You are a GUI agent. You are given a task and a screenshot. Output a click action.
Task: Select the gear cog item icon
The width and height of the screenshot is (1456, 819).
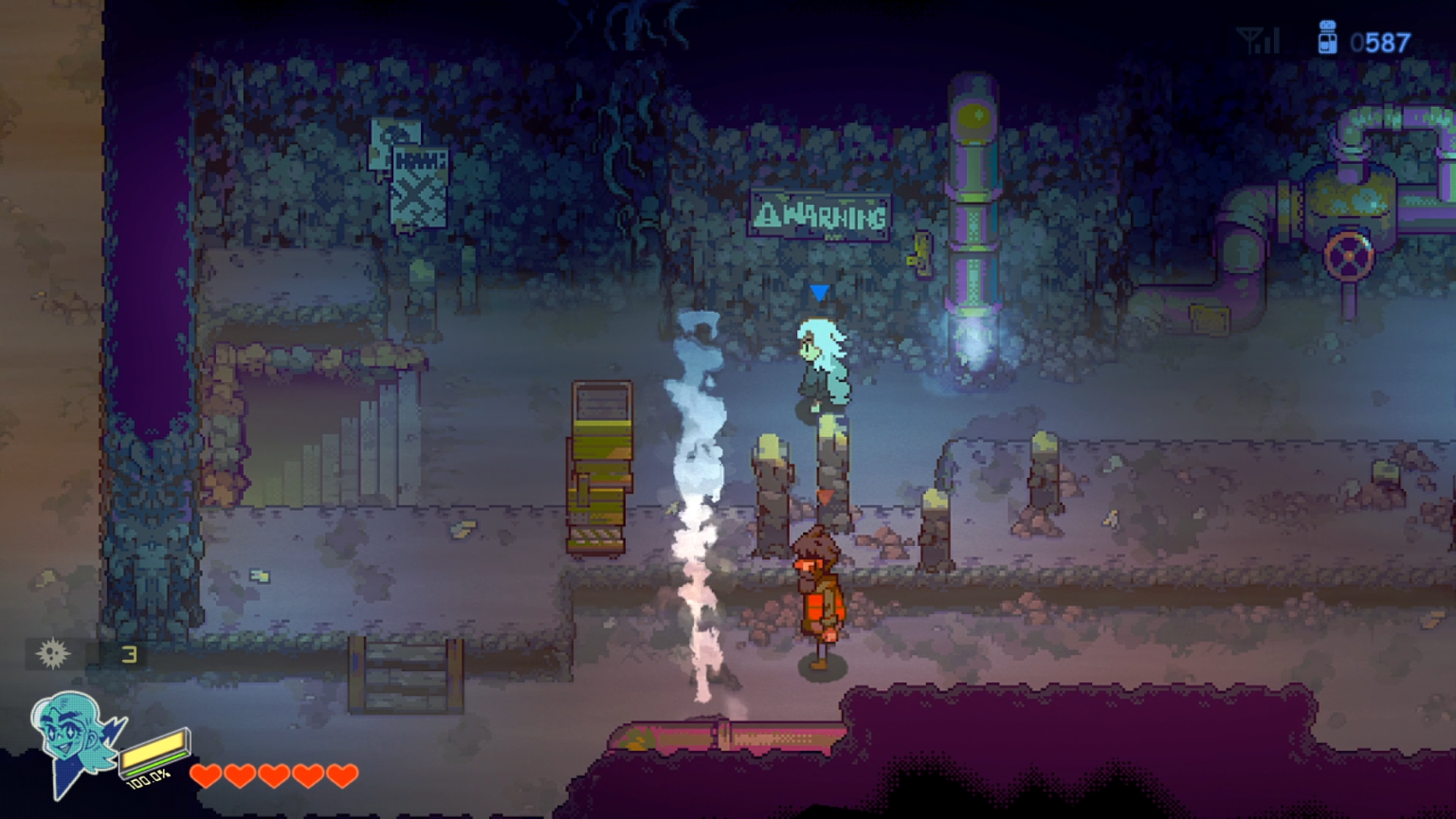pyautogui.click(x=53, y=653)
